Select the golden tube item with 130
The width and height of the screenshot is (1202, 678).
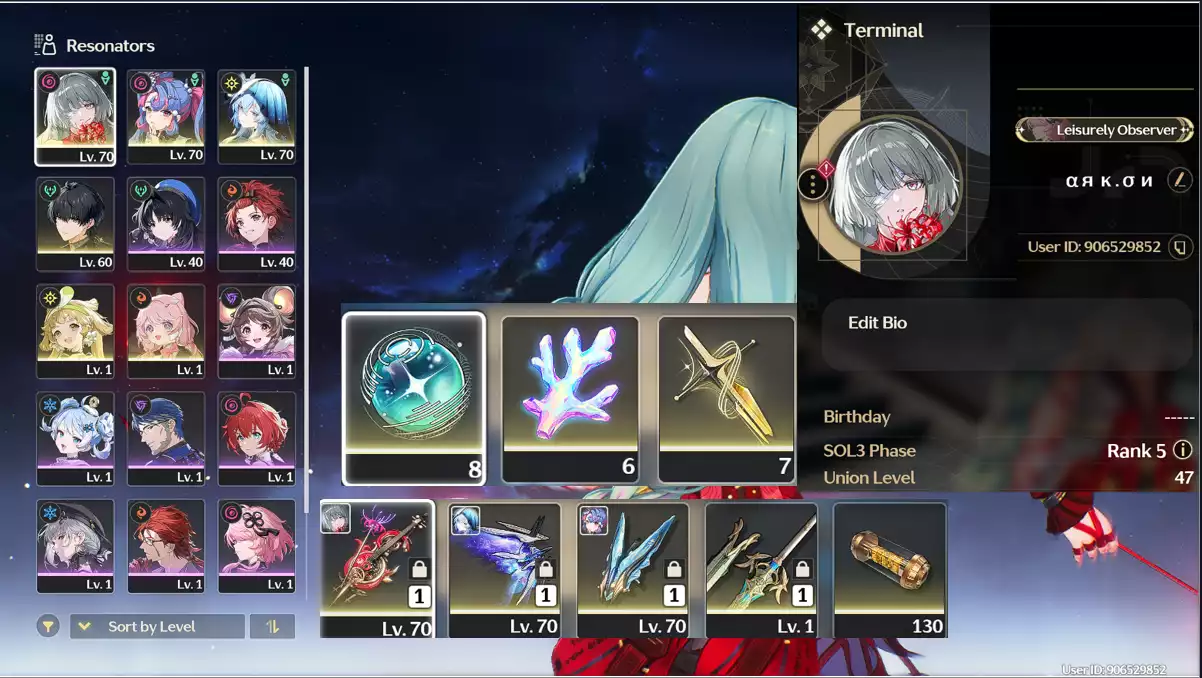(889, 568)
